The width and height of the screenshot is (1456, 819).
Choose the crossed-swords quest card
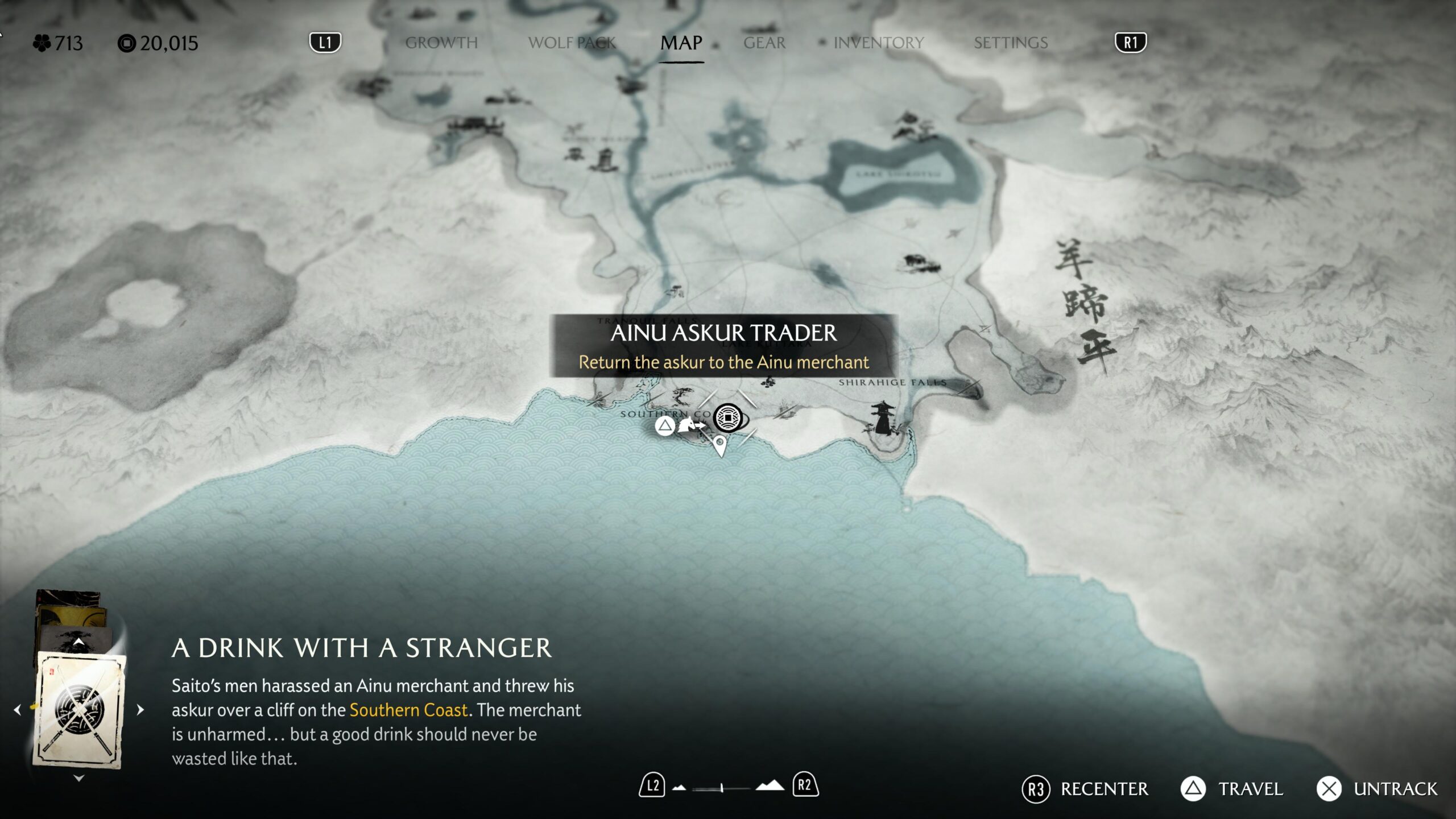(80, 711)
